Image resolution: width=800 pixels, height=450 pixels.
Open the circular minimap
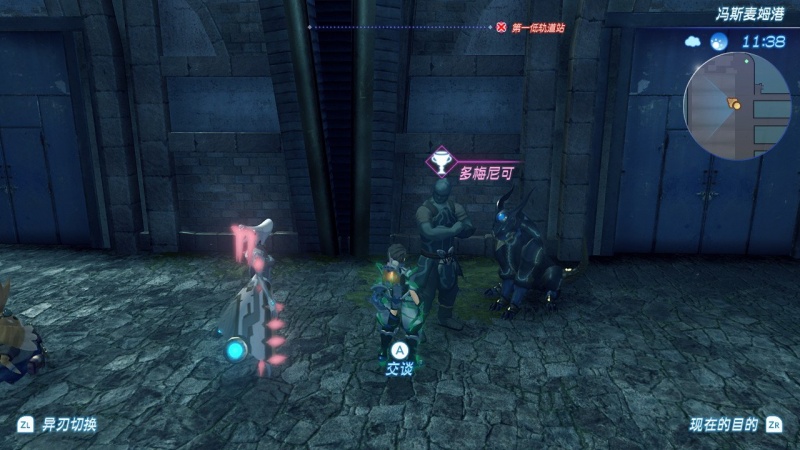click(737, 105)
